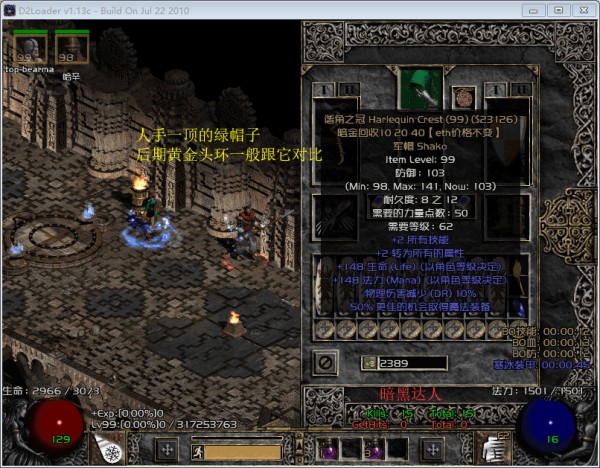Close the inventory panel
This screenshot has width=600, height=468.
pos(326,361)
